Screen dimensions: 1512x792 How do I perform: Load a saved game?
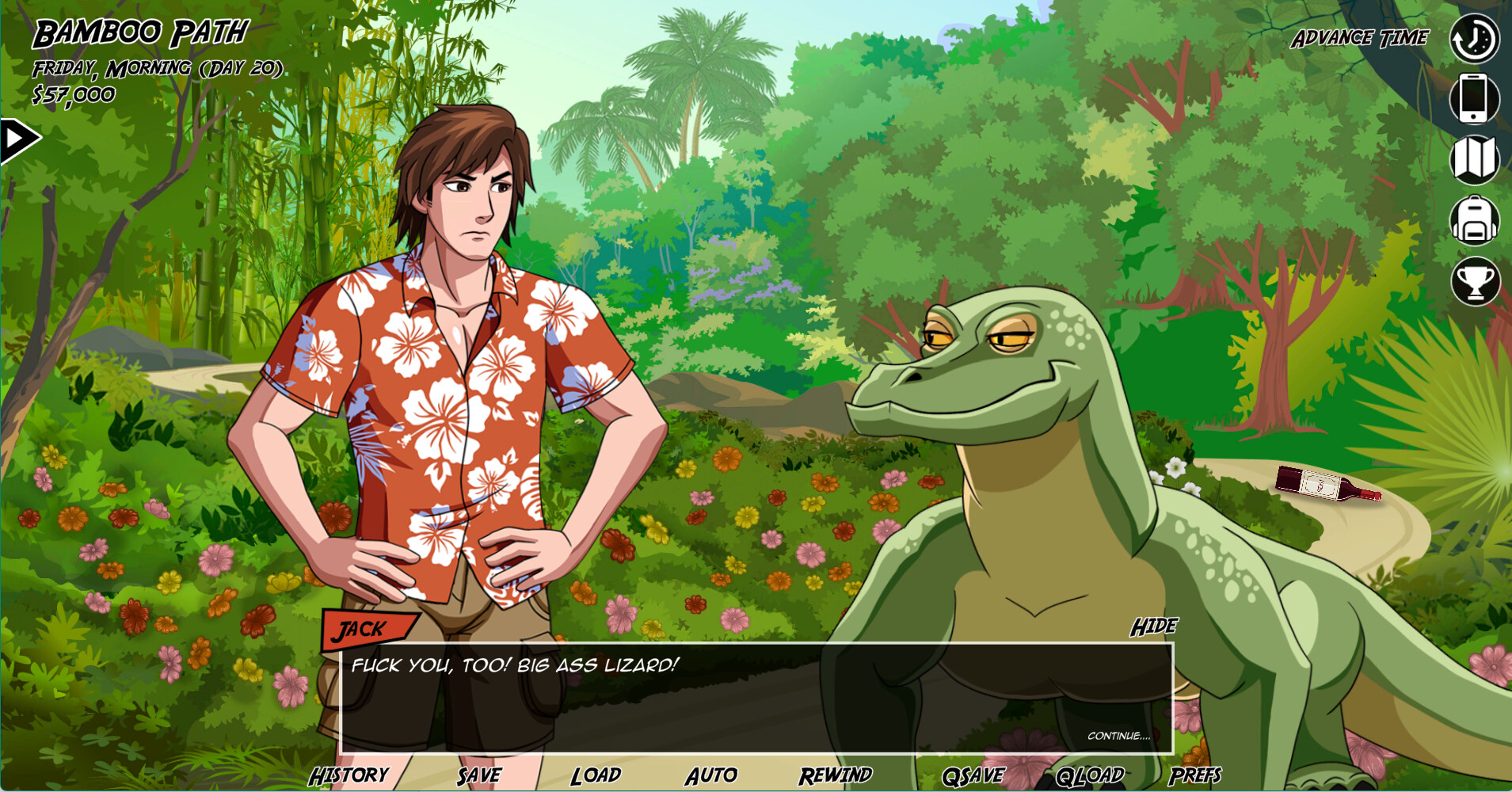[596, 774]
